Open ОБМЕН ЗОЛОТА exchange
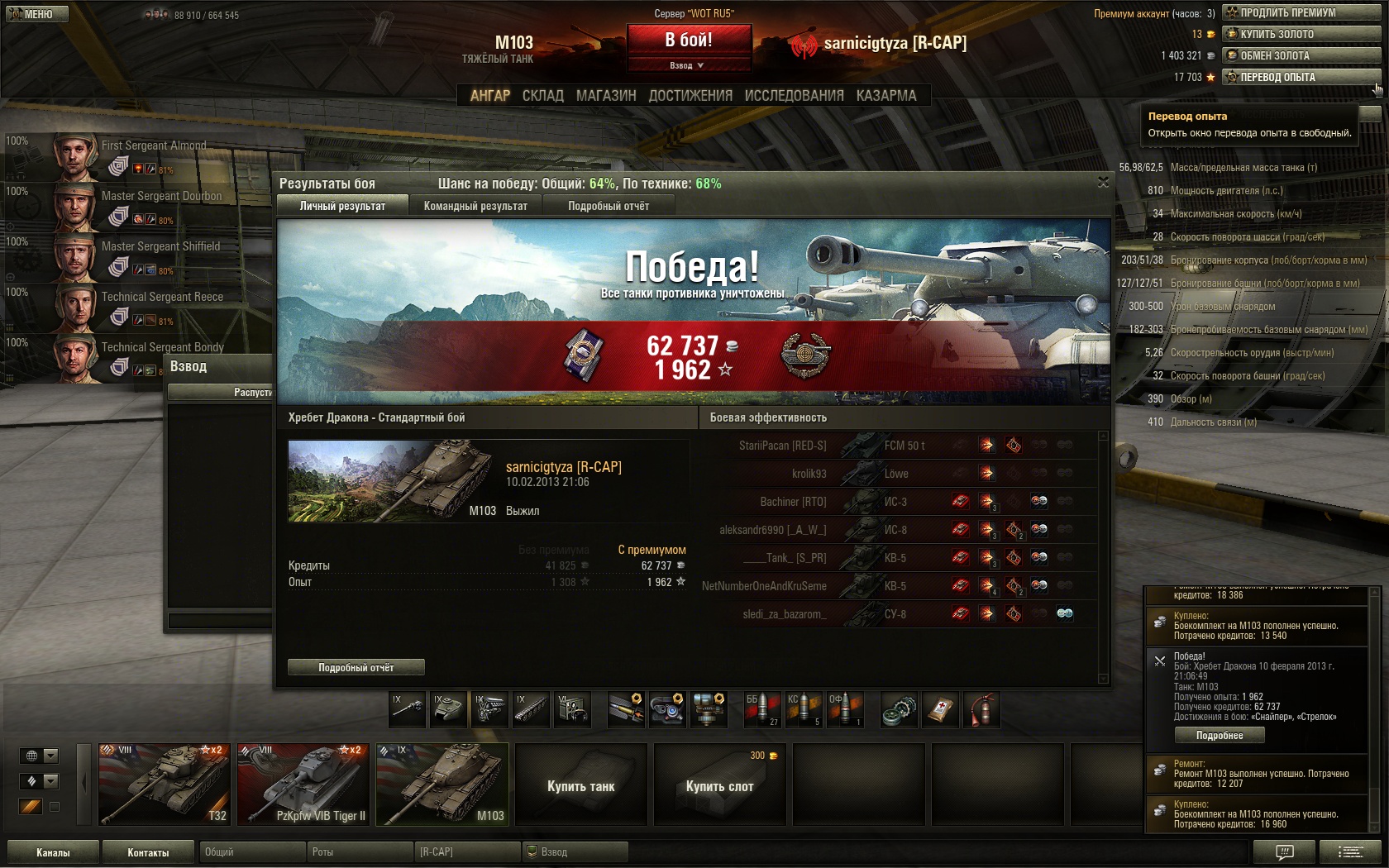Screen dimensions: 1389x868 [1301, 55]
